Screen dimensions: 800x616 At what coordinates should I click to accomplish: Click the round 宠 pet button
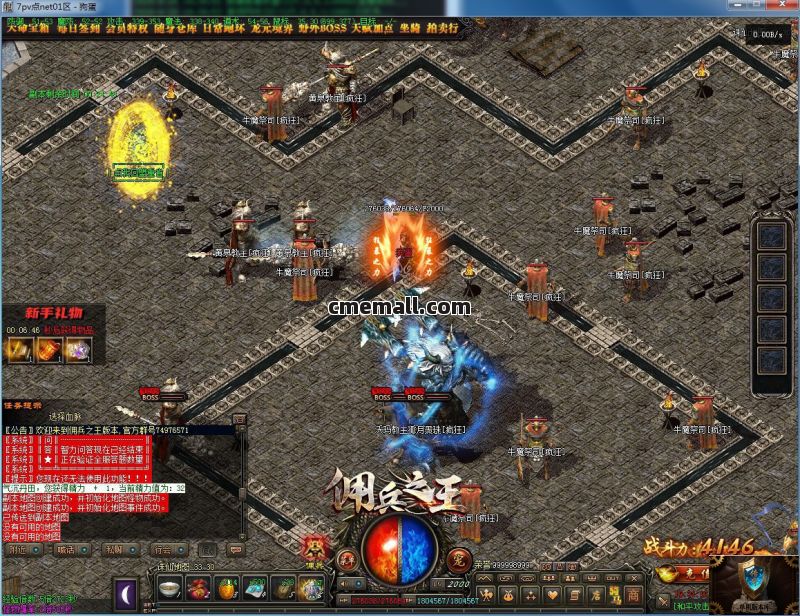[458, 557]
